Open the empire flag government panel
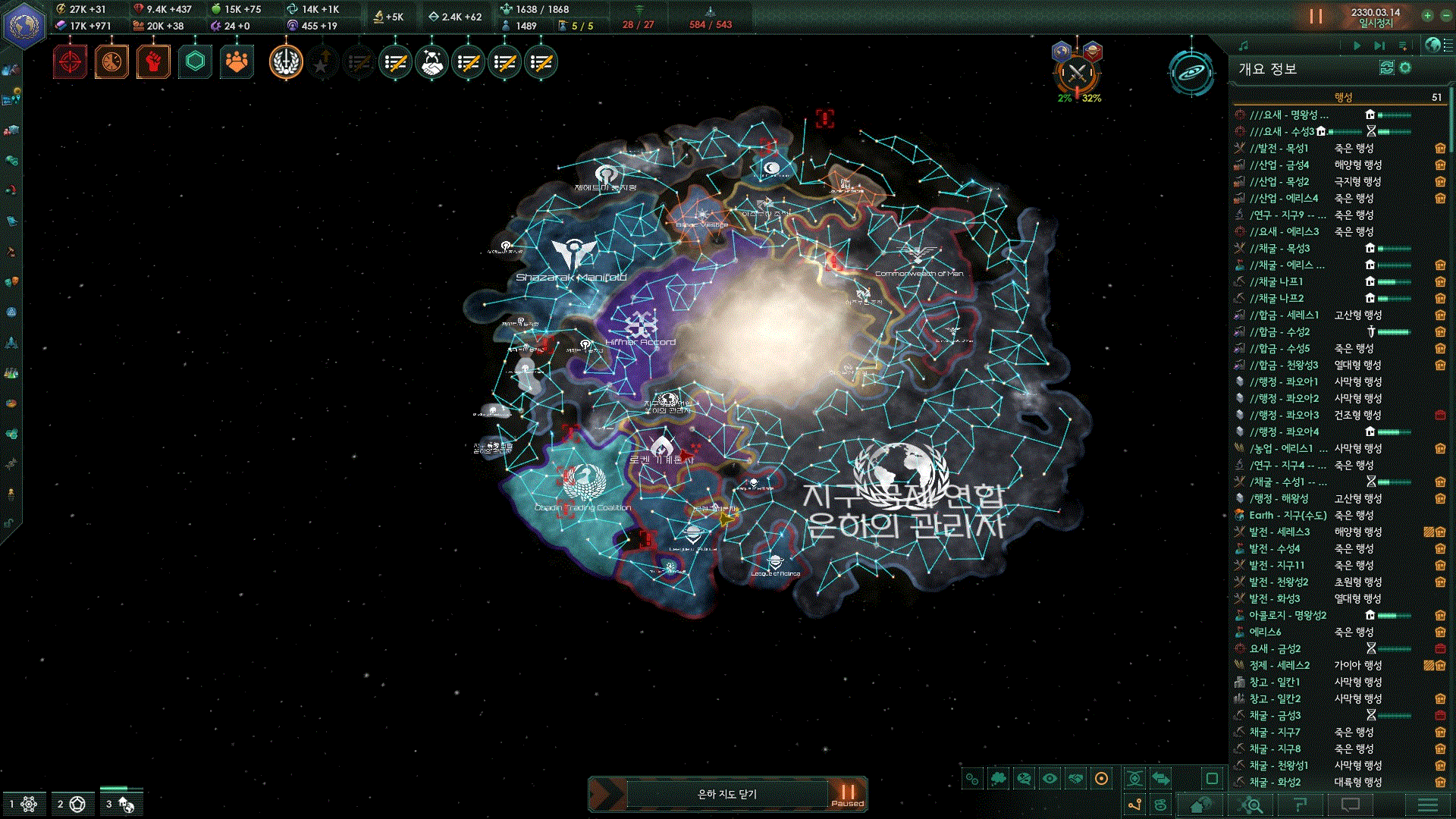Screen dimensions: 1456x819 coord(24,25)
